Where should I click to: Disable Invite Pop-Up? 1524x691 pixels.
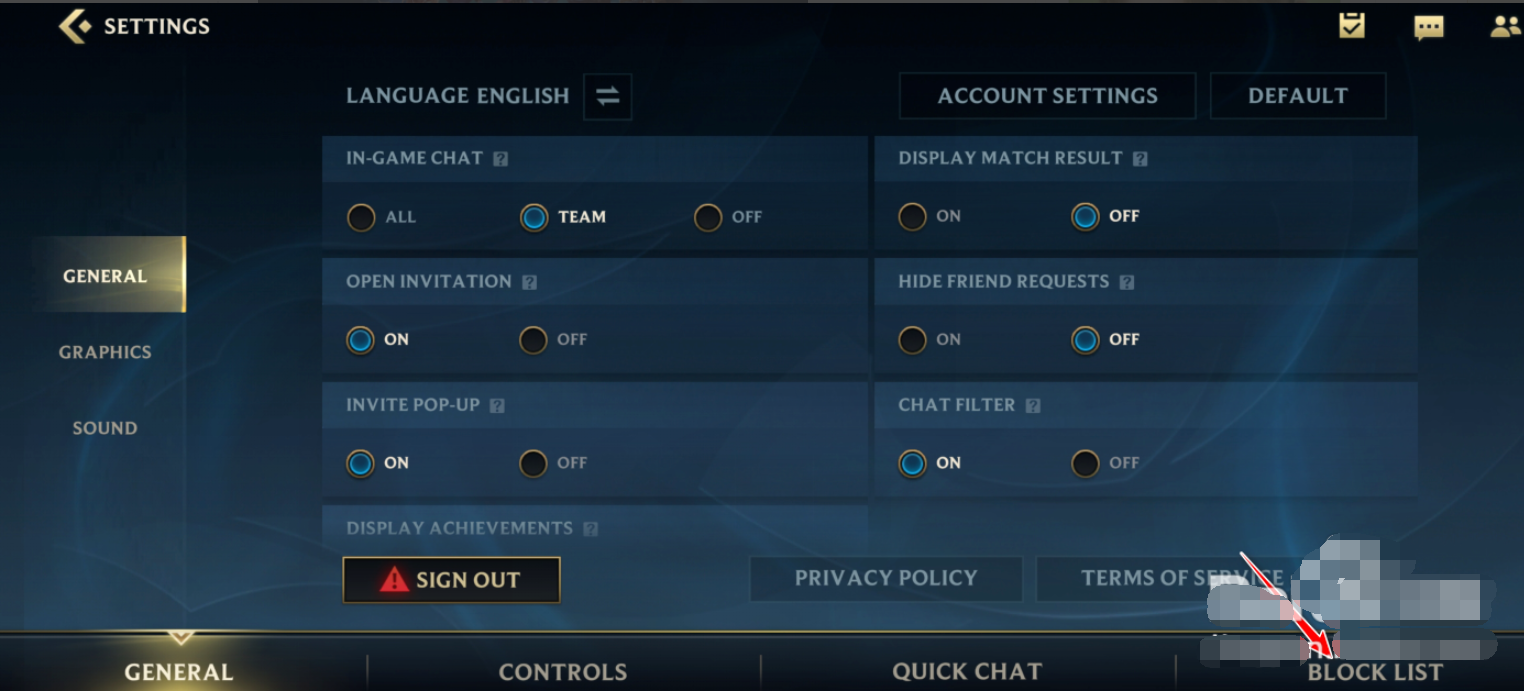(533, 463)
